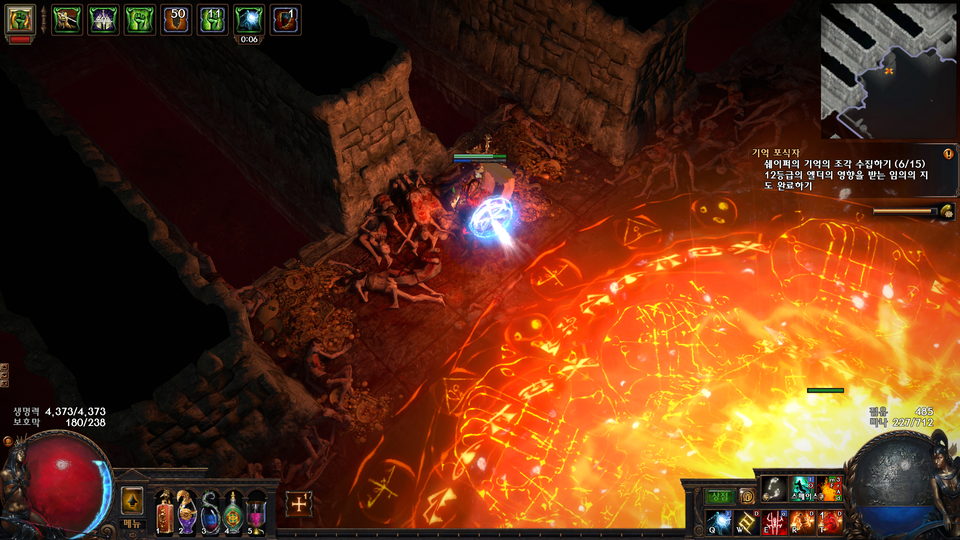Activate the W golden rune skill
960x540 pixels.
point(747,521)
